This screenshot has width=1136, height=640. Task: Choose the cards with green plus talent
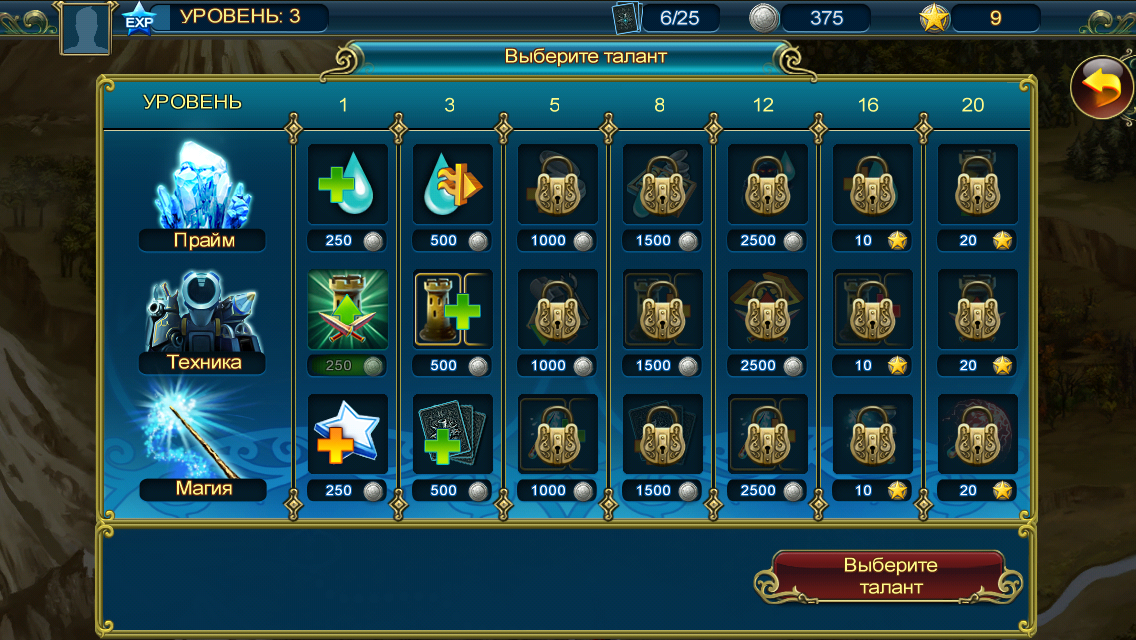[452, 434]
